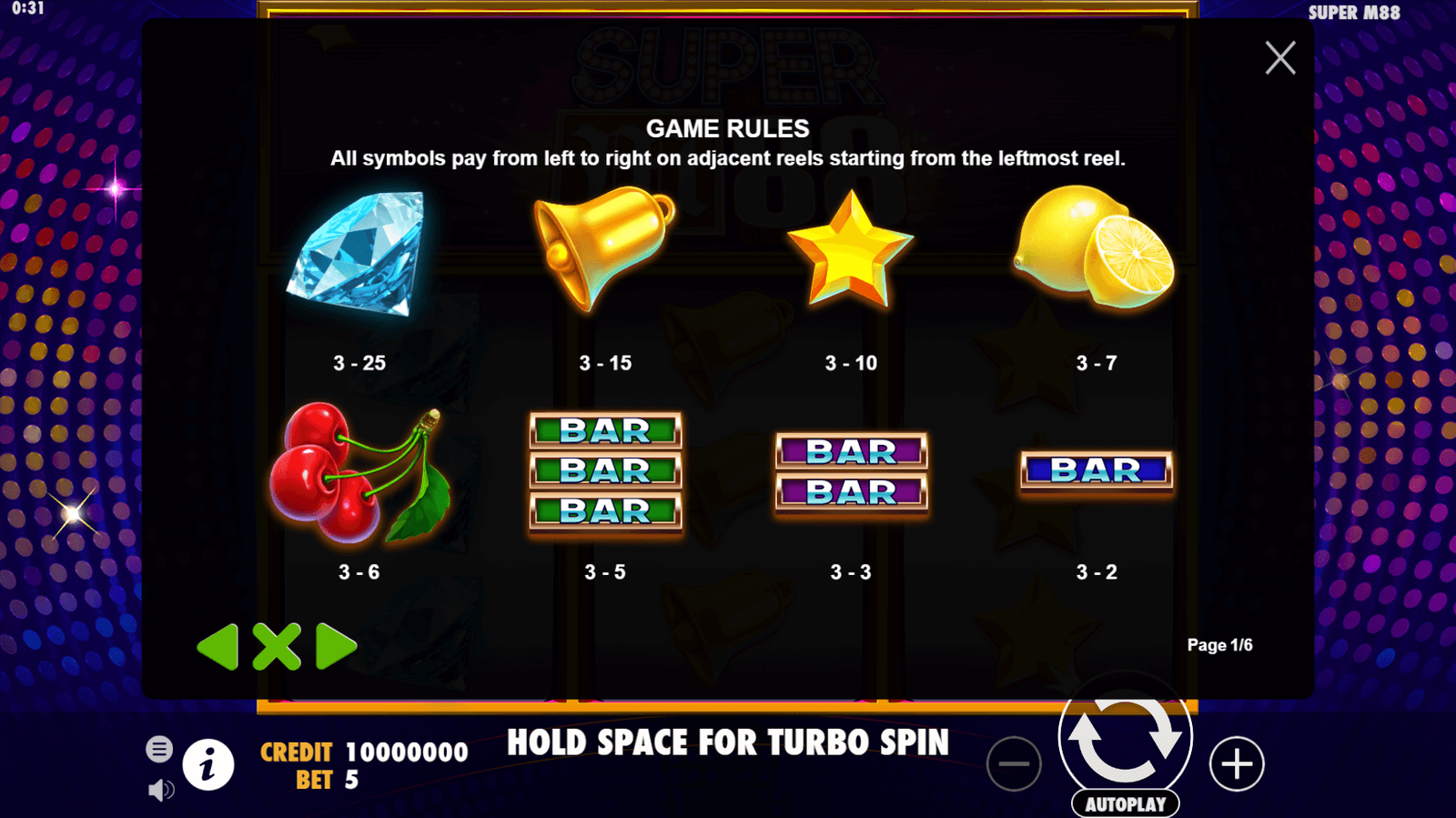
Task: Go to the next rules page
Action: tap(335, 647)
